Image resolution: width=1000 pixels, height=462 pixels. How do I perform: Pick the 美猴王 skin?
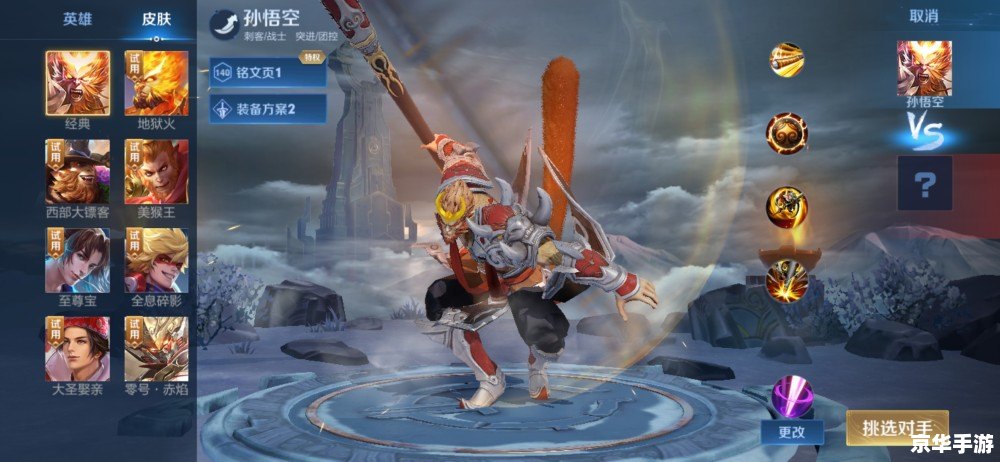[156, 171]
